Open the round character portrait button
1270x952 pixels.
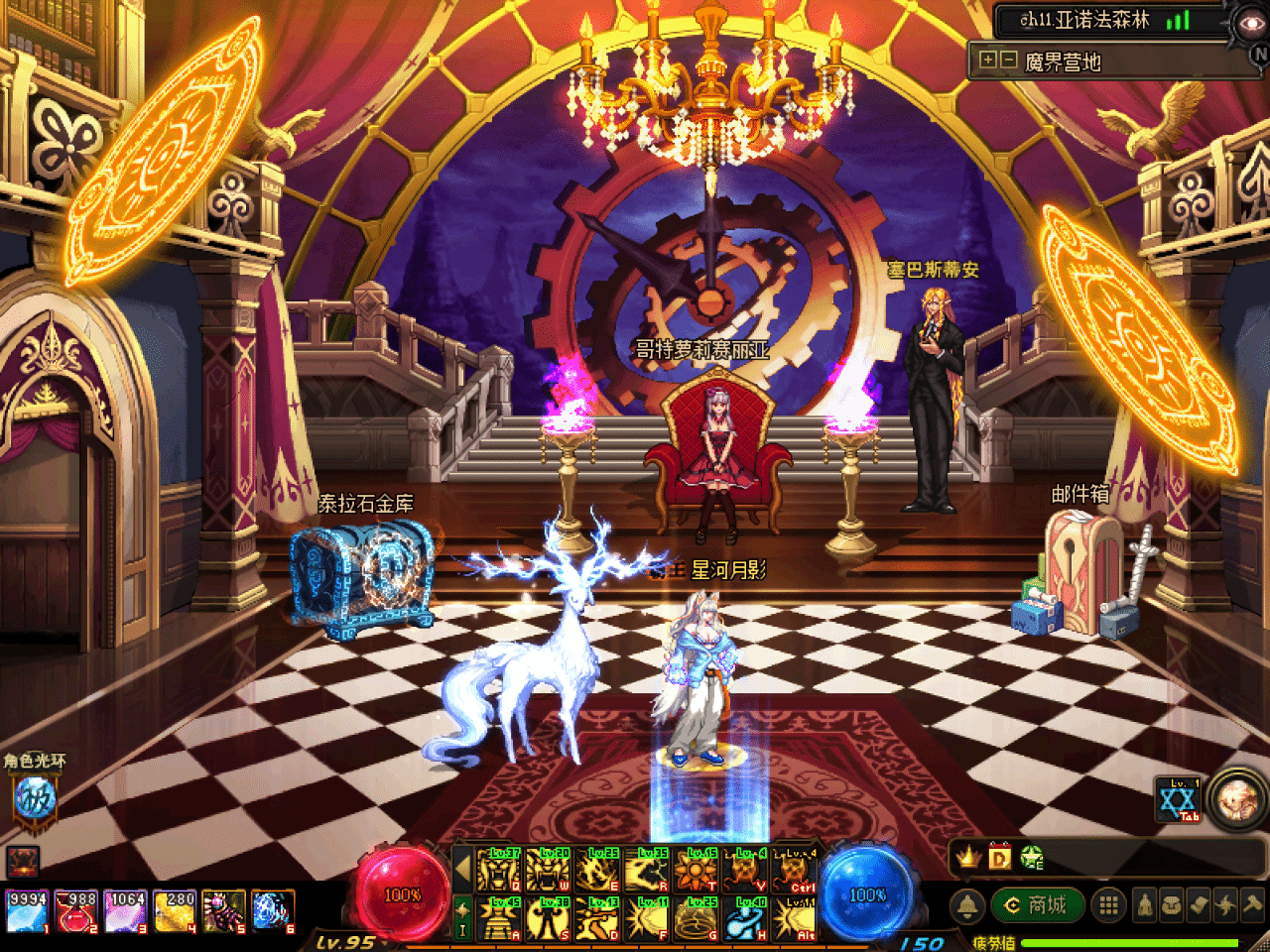1238,799
